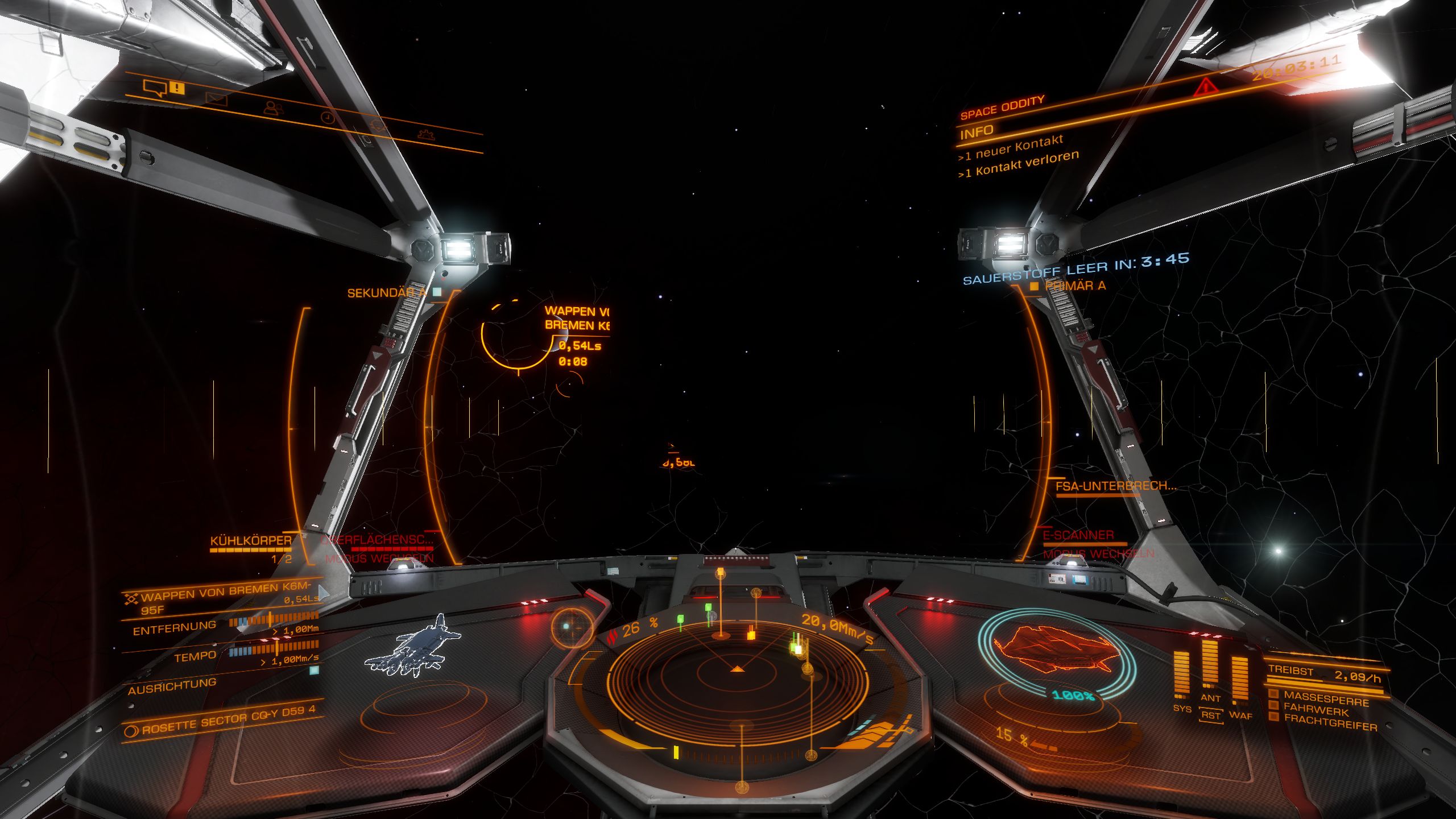Click the INFO notification header
Screen dimensions: 1456x819
[977, 133]
